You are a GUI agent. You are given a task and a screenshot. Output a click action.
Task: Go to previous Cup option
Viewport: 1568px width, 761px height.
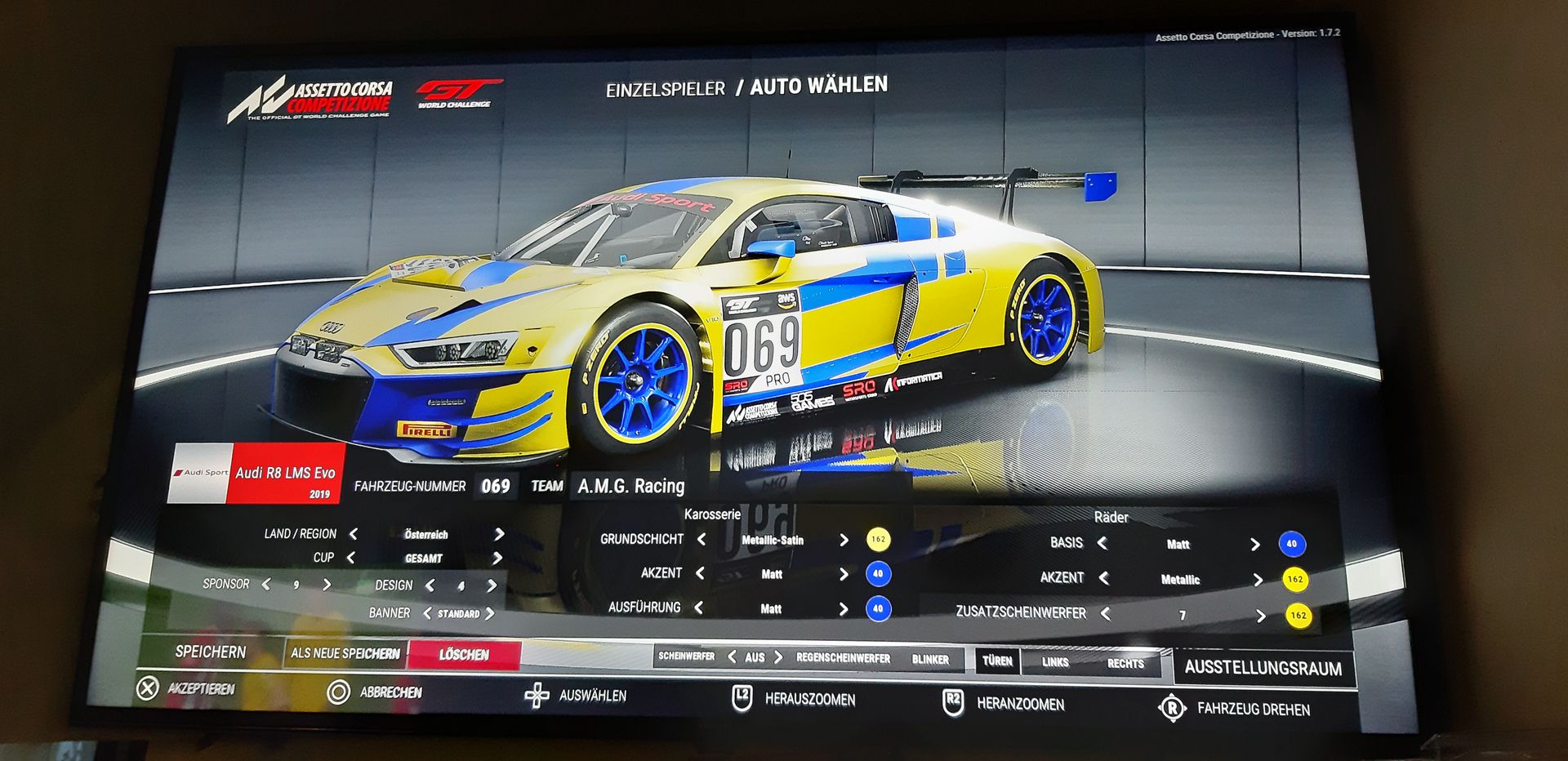tap(351, 558)
